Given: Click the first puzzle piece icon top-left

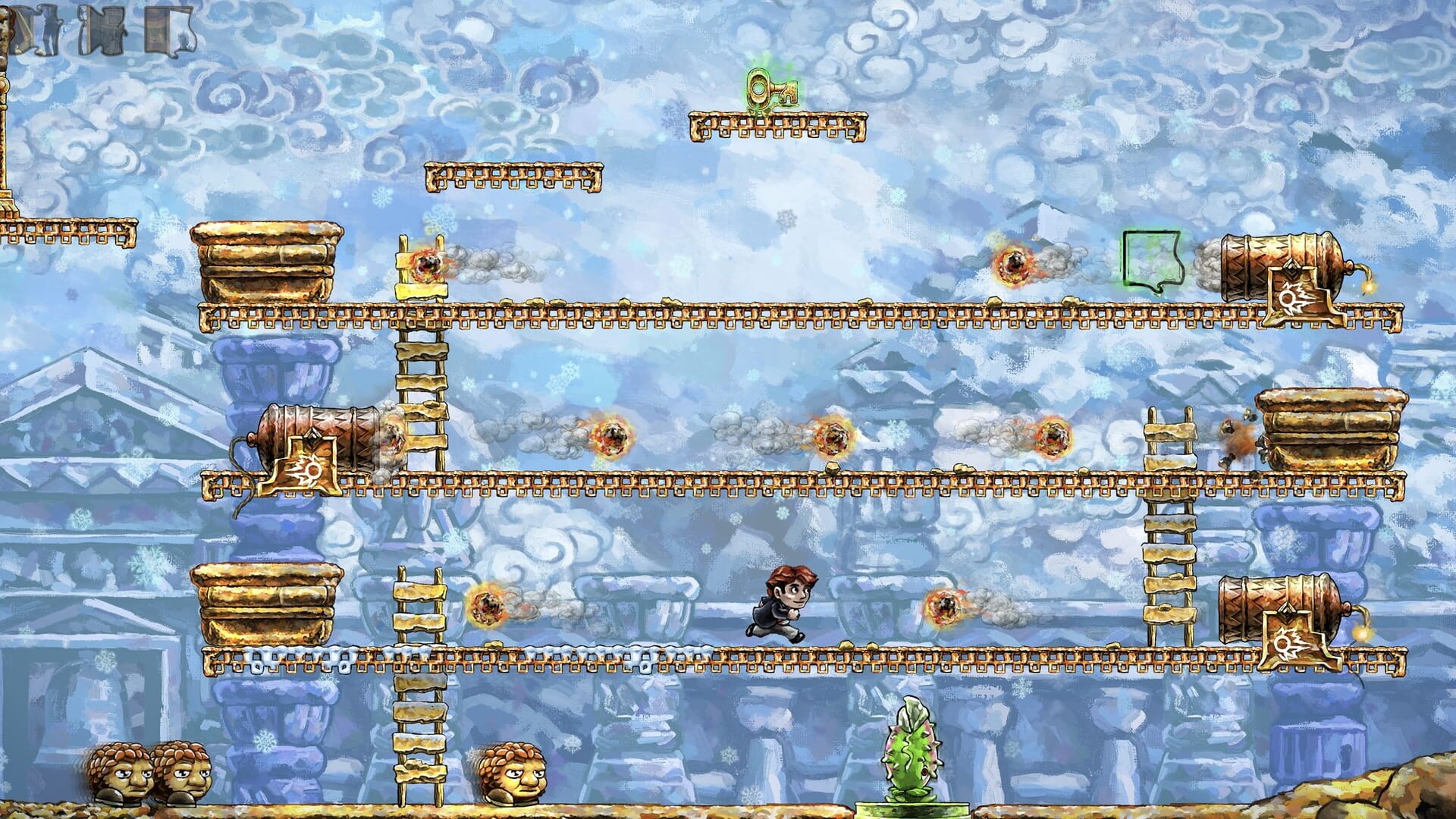Looking at the screenshot, I should (x=23, y=30).
